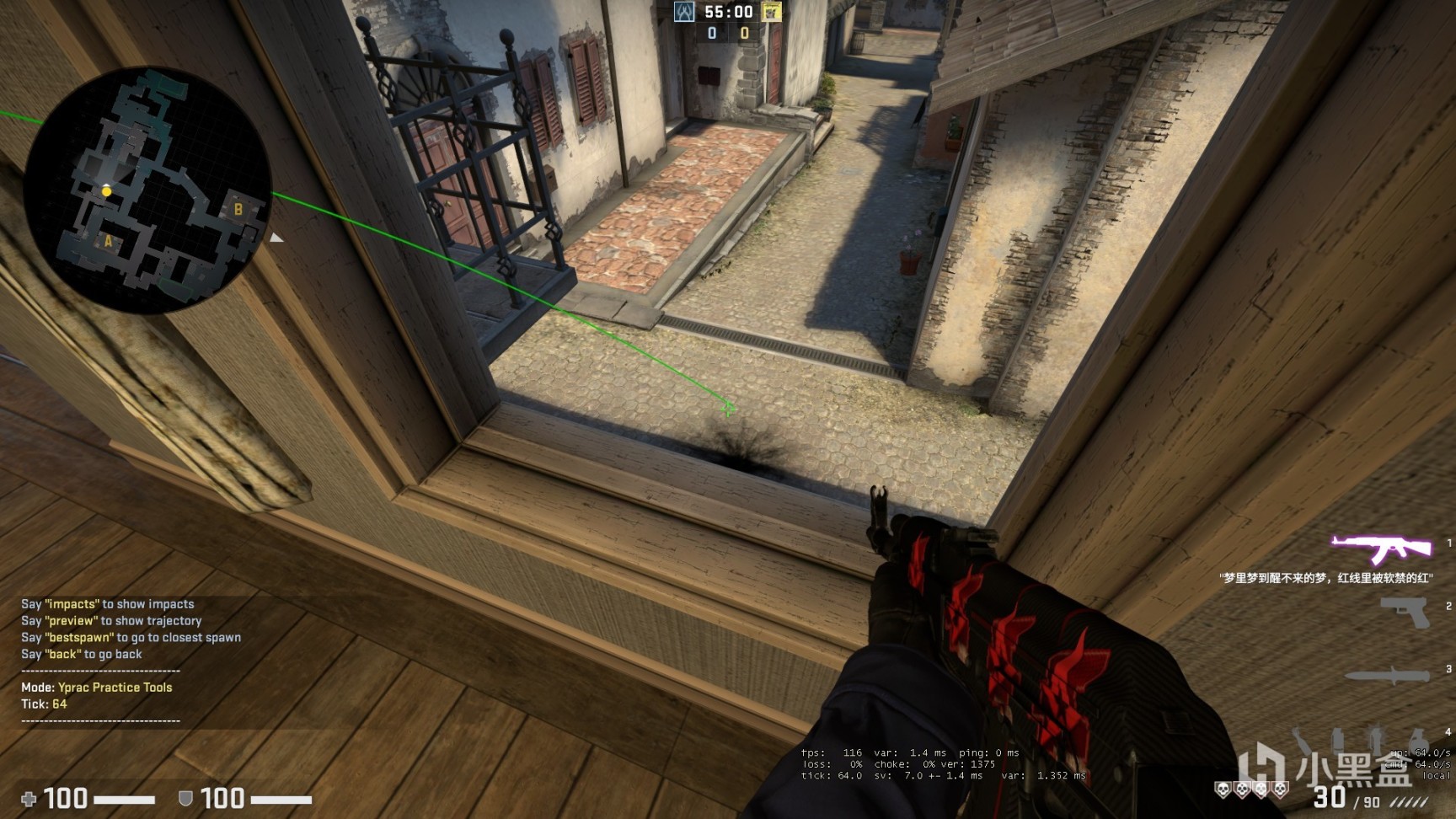Image resolution: width=1456 pixels, height=819 pixels.
Task: Click the armor shield icon near 100
Action: [x=185, y=799]
